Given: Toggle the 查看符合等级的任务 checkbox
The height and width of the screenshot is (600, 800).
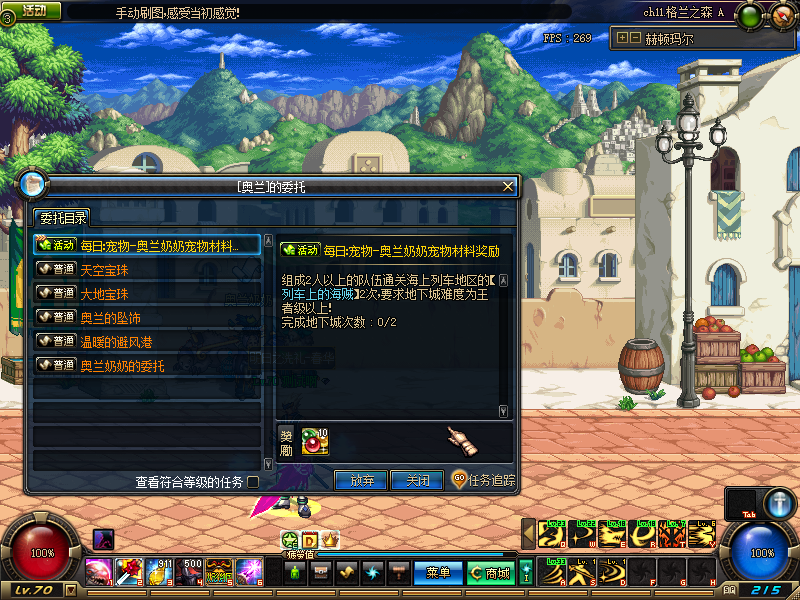Looking at the screenshot, I should click(253, 482).
